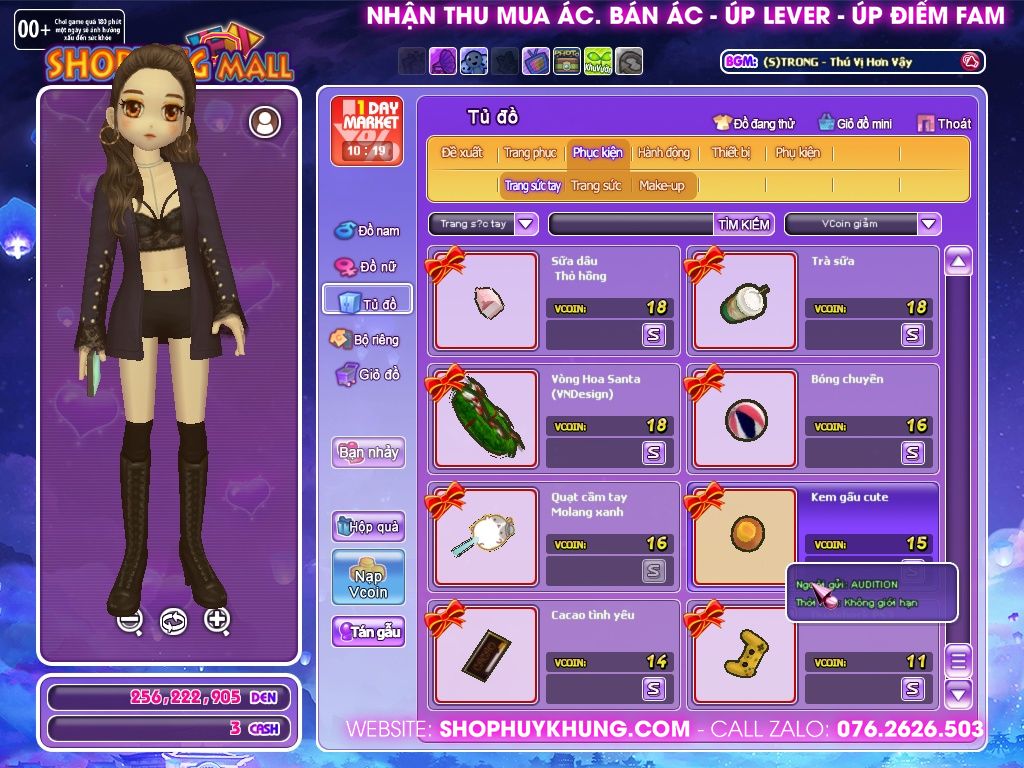The width and height of the screenshot is (1024, 768).
Task: Switch to the Hành động tab
Action: [663, 153]
